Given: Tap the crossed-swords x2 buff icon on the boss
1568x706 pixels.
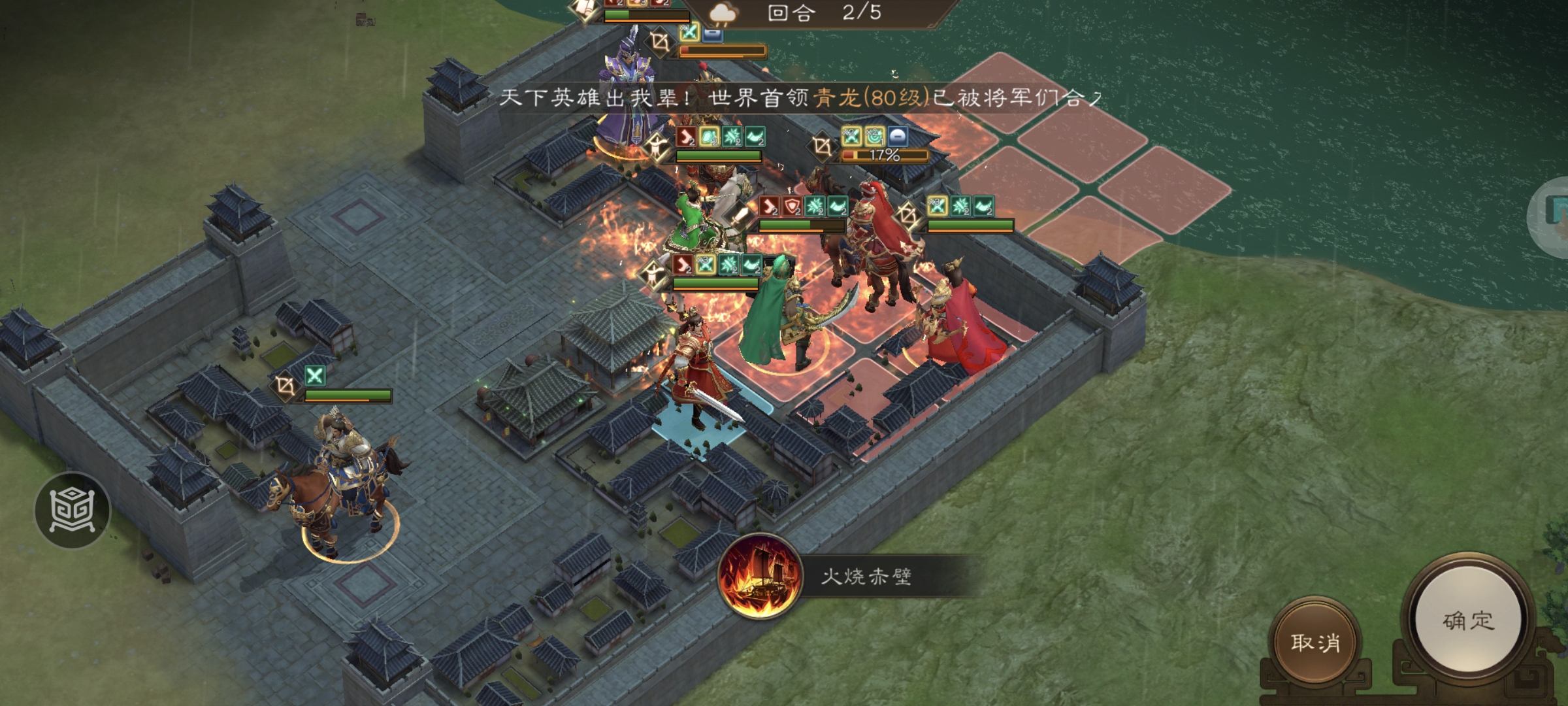Looking at the screenshot, I should coord(852,135).
